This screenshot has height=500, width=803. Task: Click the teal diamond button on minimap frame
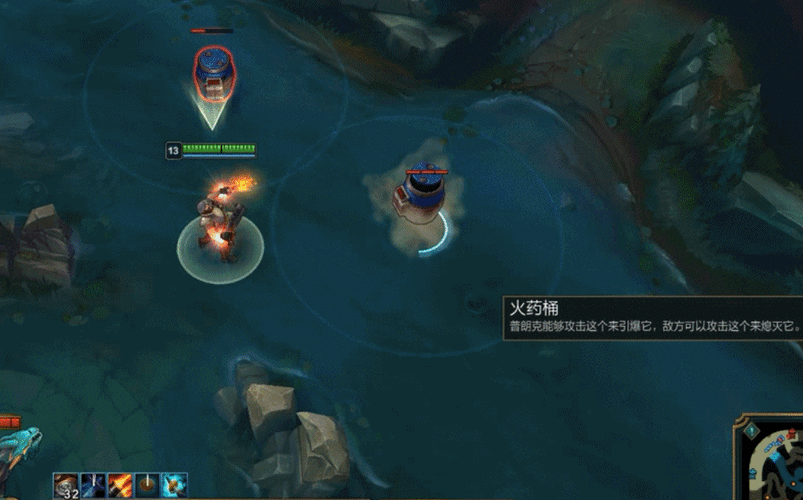[x=750, y=429]
